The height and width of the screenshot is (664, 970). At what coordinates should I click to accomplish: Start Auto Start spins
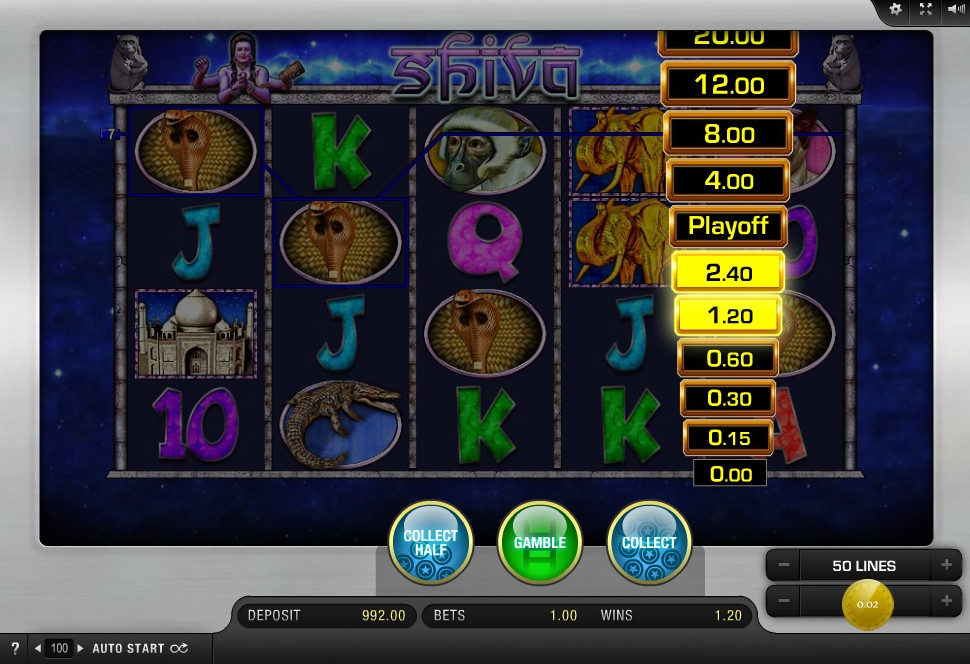pyautogui.click(x=139, y=648)
